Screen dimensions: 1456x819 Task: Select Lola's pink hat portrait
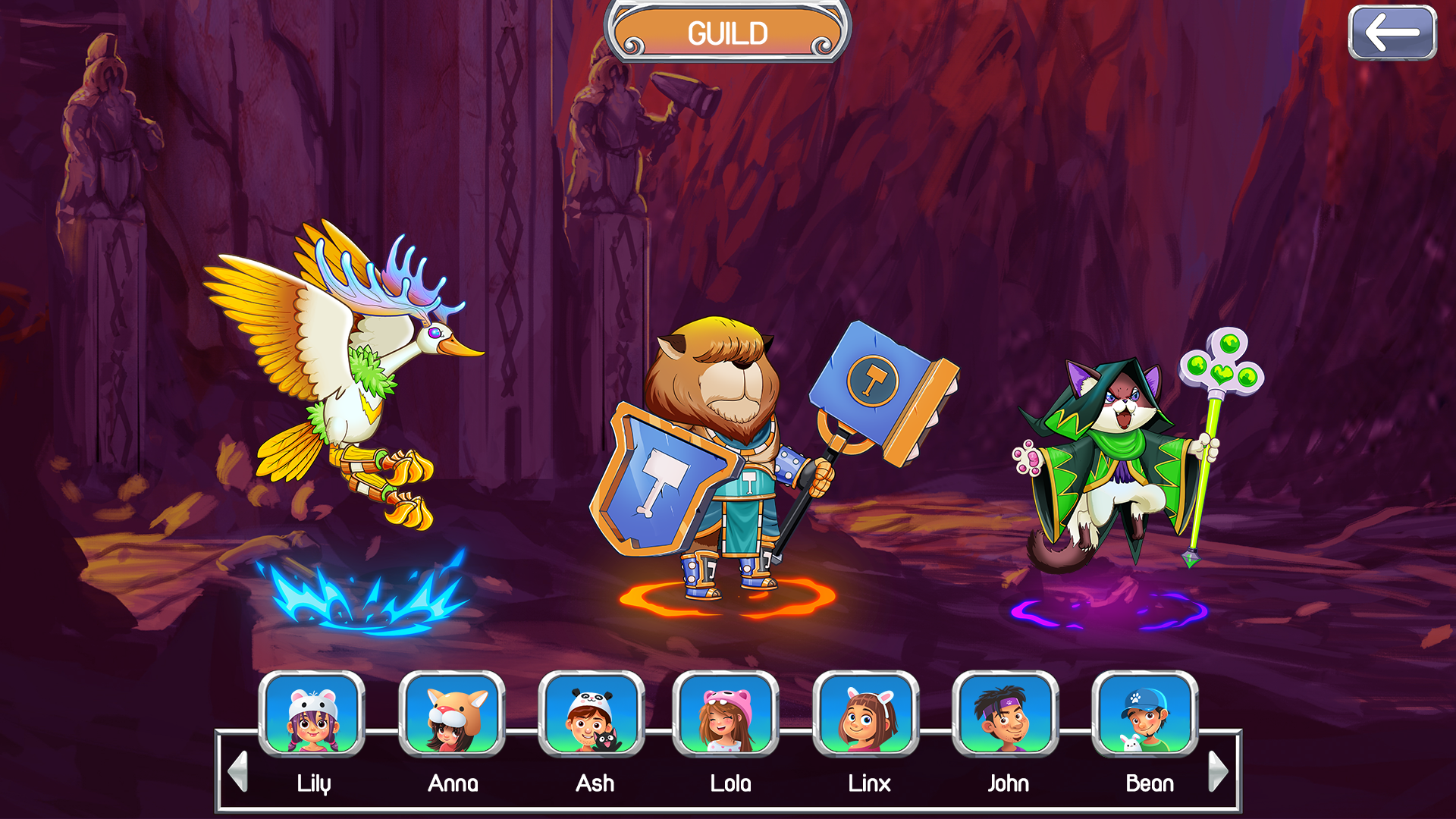[x=726, y=714]
